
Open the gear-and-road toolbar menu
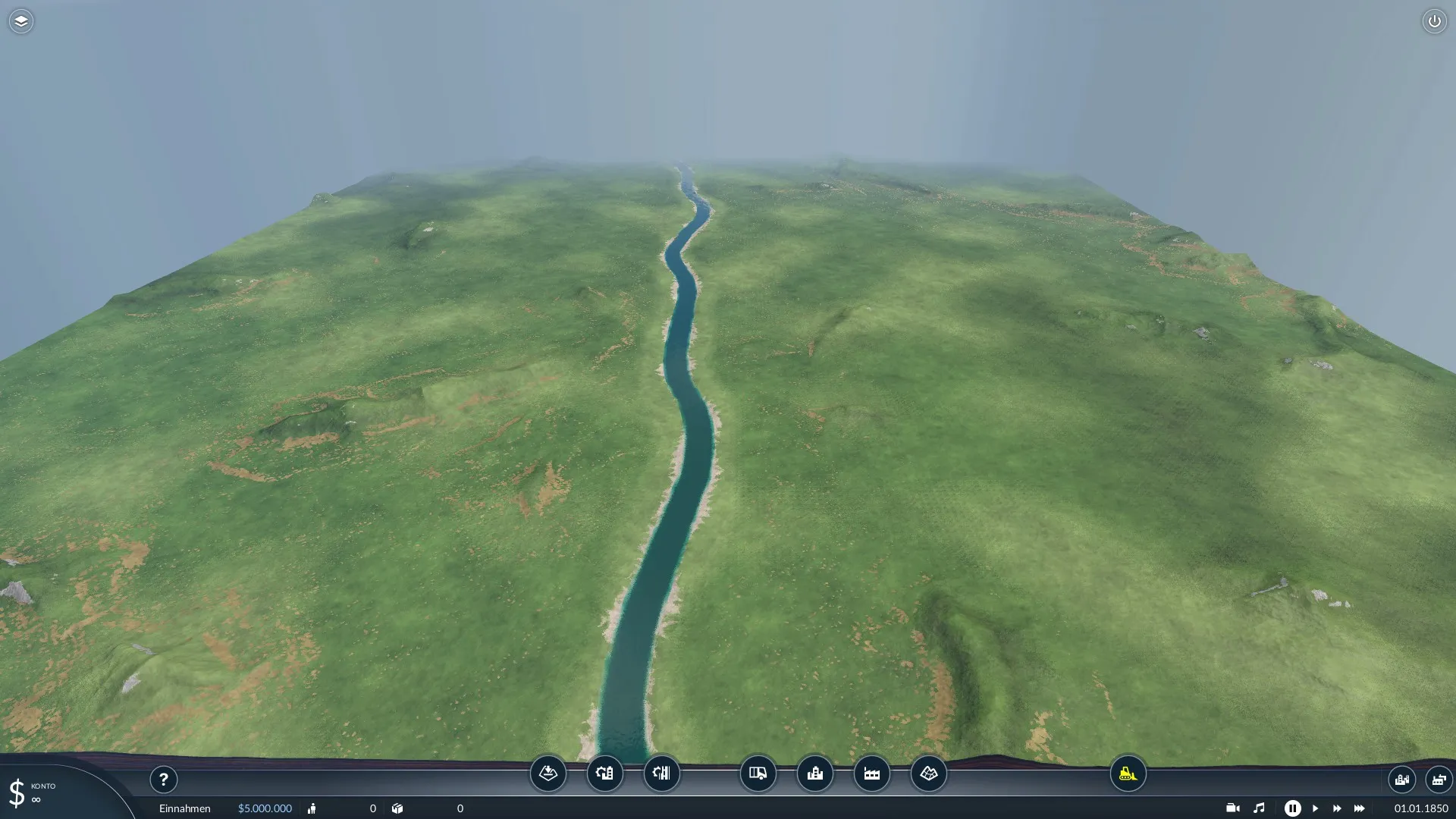tap(661, 773)
